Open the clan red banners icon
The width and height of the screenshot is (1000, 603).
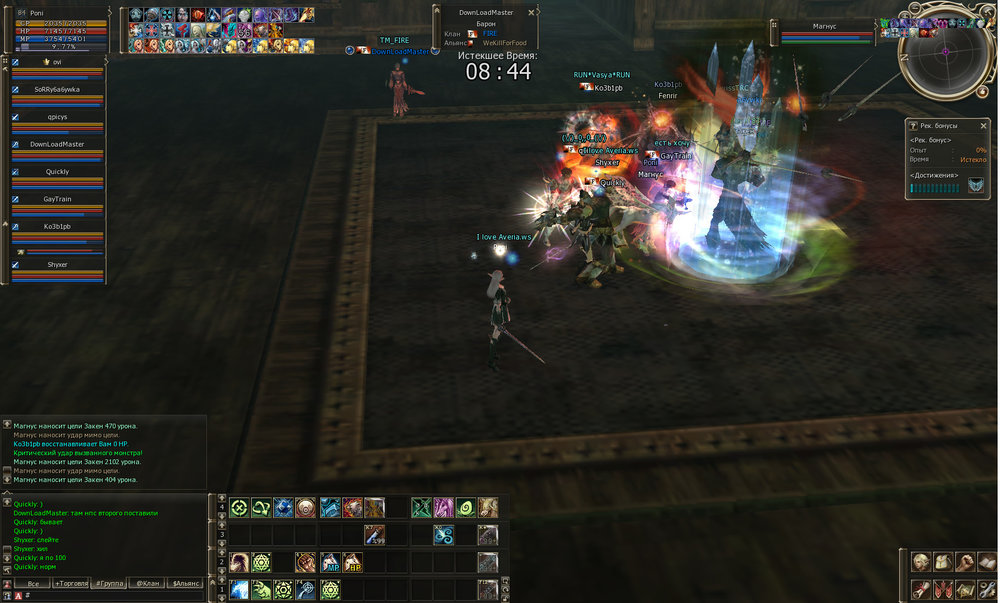coord(941,589)
